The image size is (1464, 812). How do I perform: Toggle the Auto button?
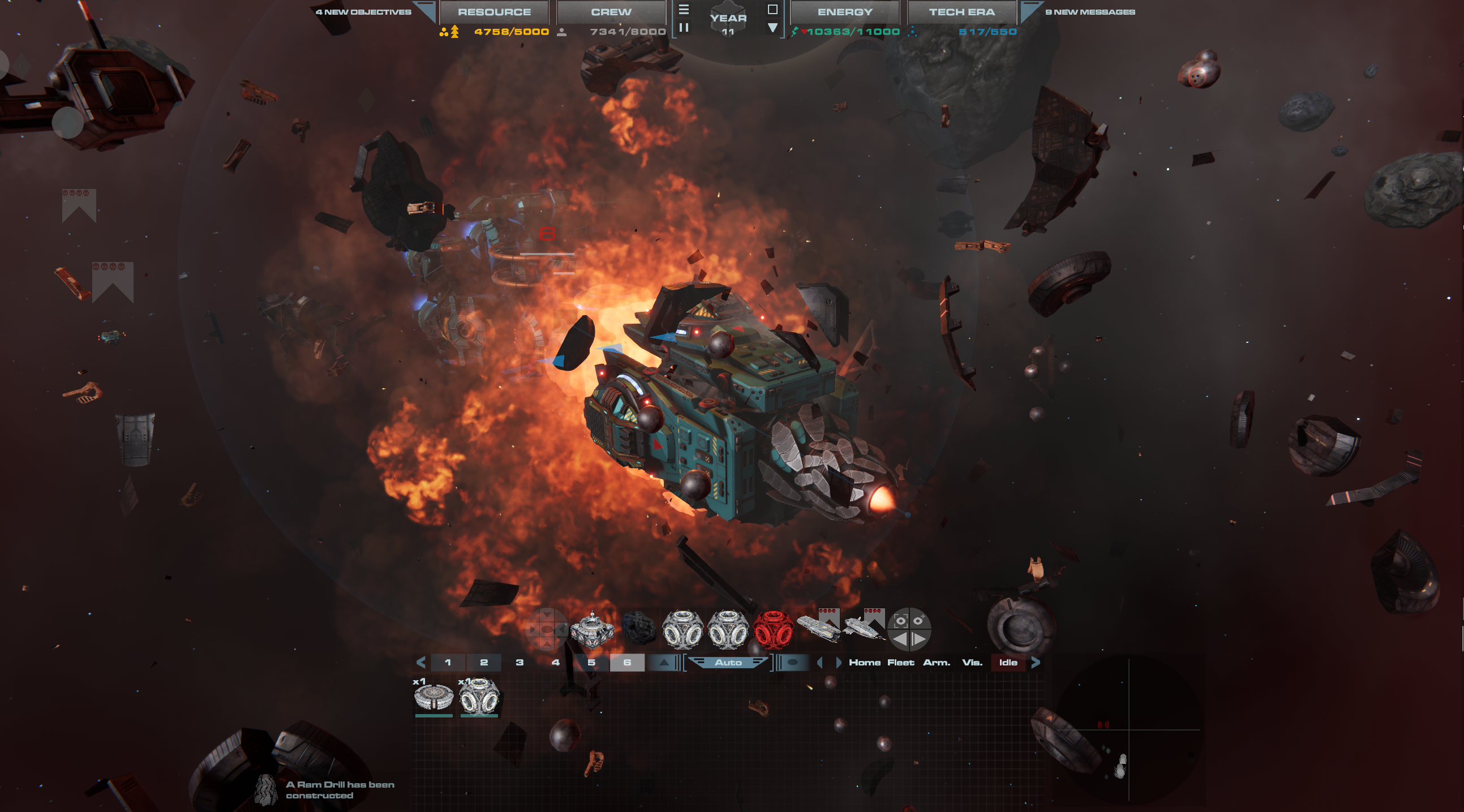click(x=728, y=663)
